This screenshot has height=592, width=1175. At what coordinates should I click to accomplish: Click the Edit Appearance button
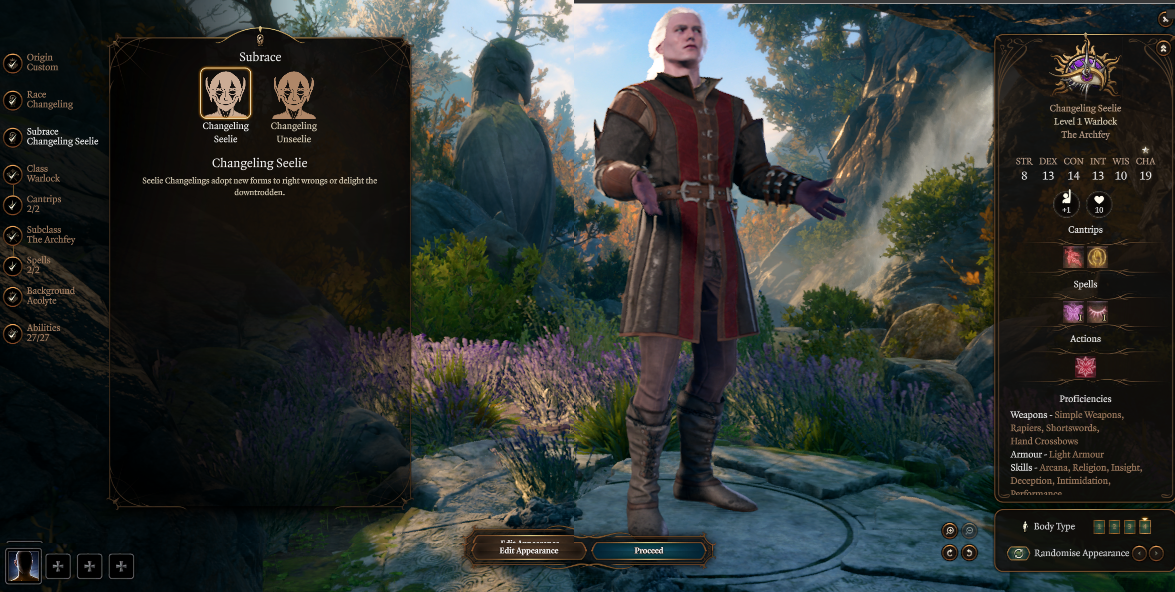tap(528, 551)
